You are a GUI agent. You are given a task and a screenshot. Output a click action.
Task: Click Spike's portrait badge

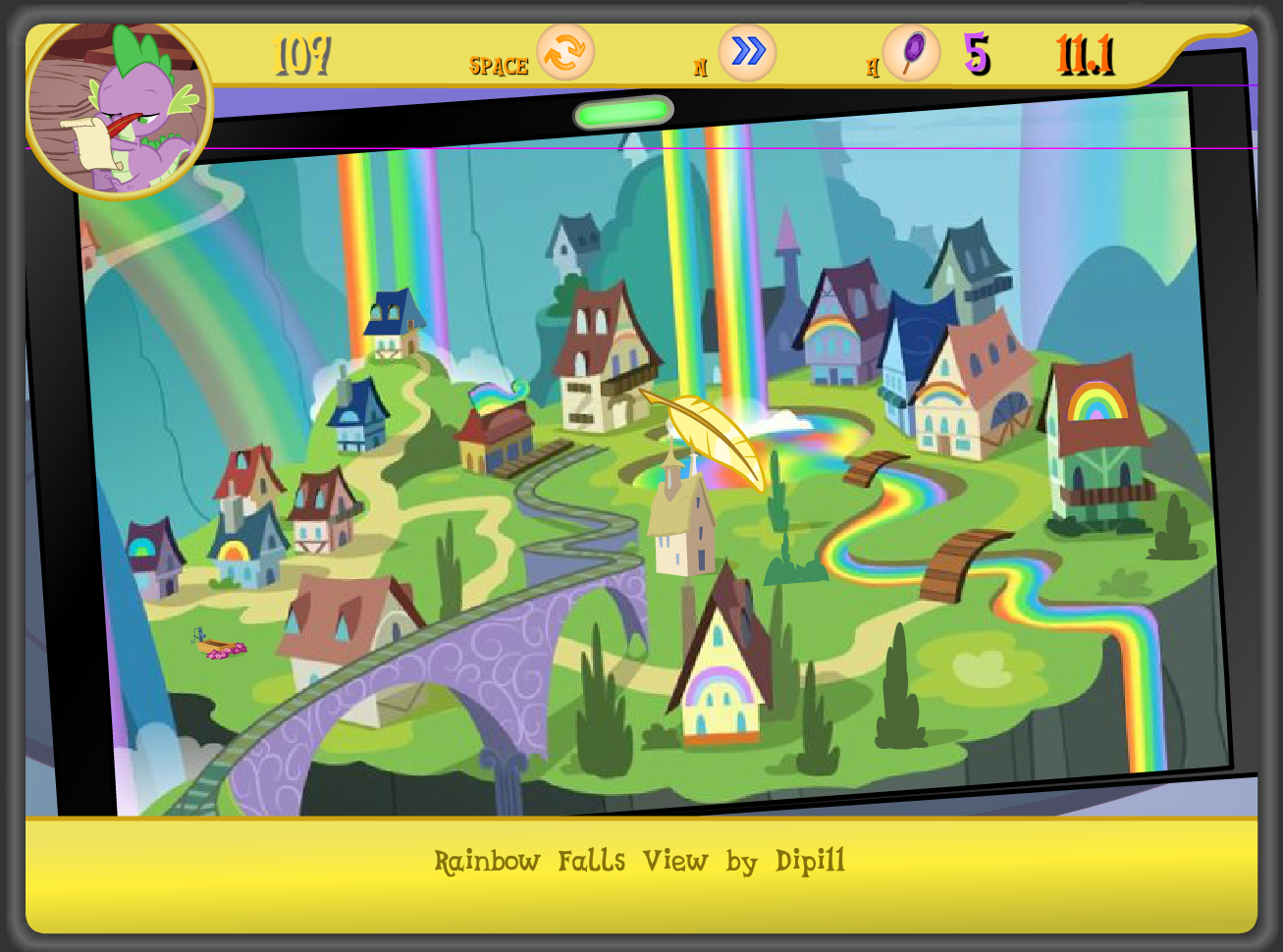pos(118,106)
